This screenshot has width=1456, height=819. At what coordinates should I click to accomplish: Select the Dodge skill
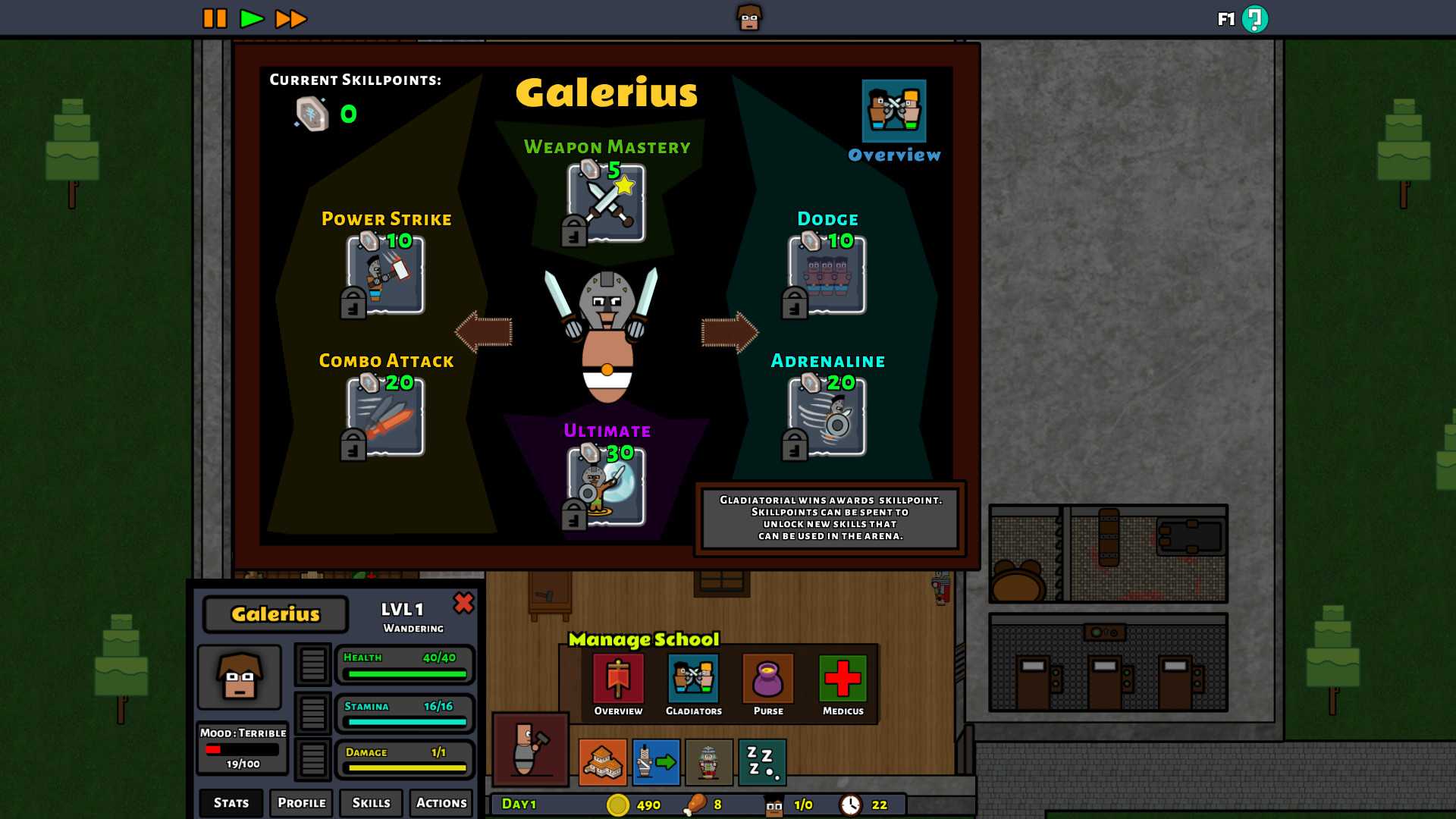tap(827, 275)
